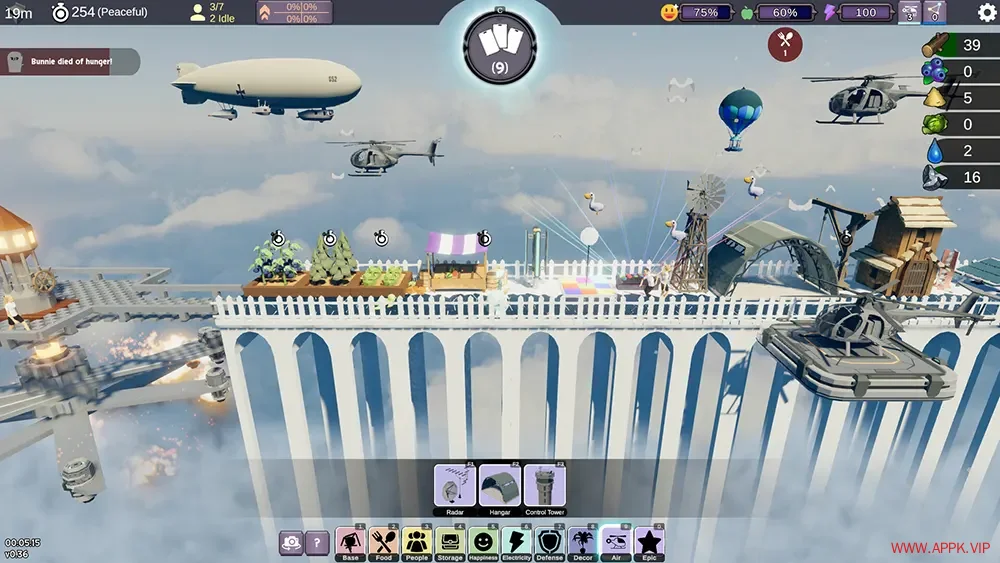Click the "Bunnie died of hunger!" notification
Screen dimensions: 1000x563
(x=70, y=62)
